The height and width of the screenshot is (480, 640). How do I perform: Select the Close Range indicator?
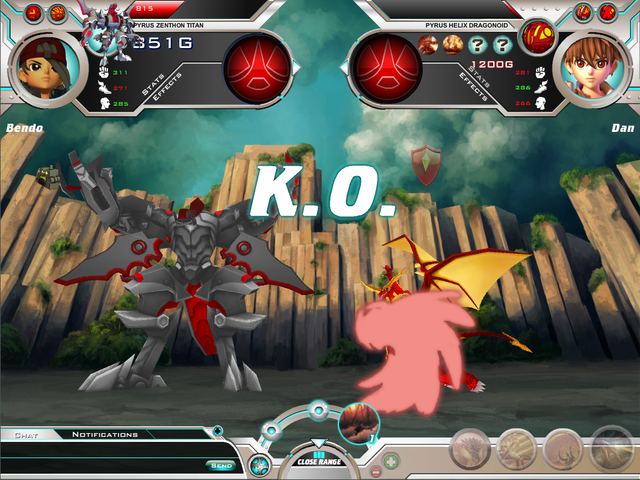[x=318, y=461]
